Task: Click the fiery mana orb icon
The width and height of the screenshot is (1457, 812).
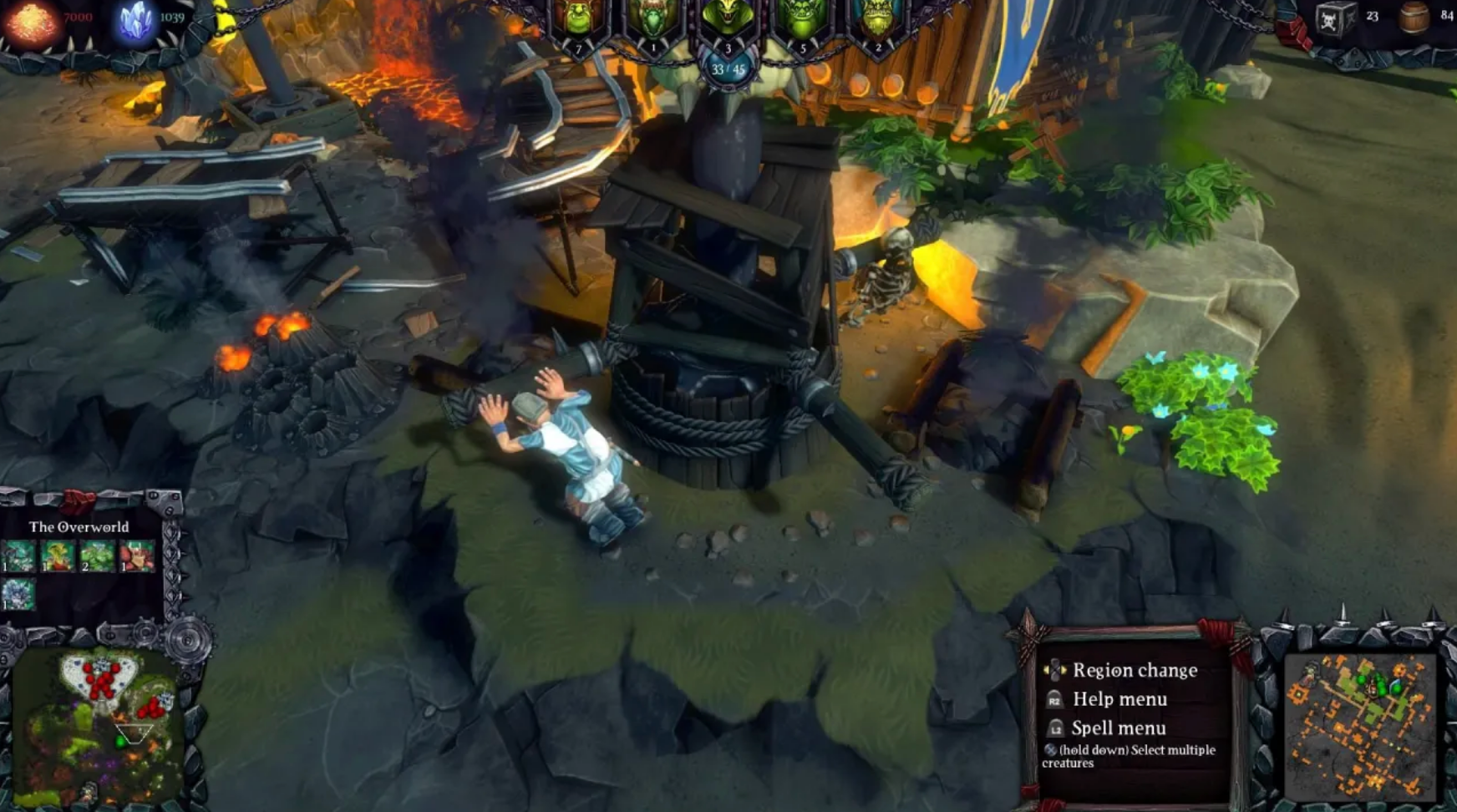Action: (x=32, y=18)
